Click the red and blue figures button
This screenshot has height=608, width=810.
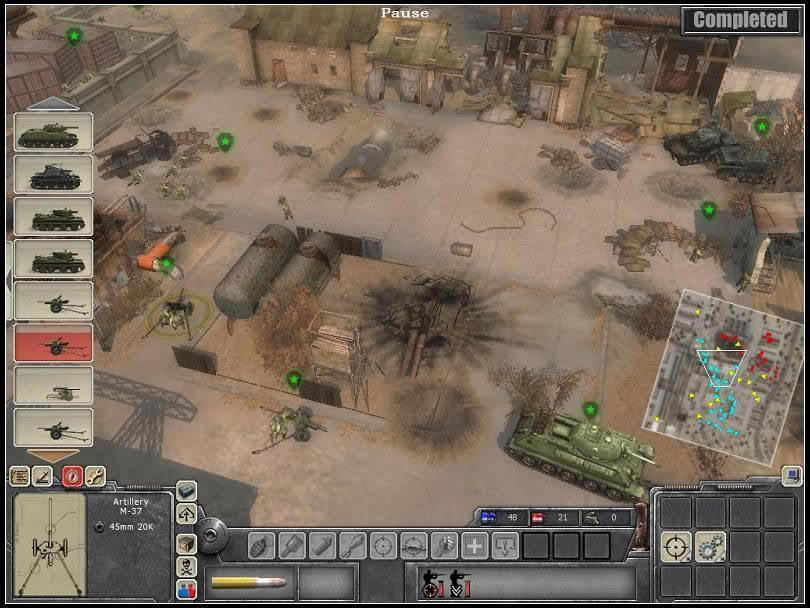point(187,591)
